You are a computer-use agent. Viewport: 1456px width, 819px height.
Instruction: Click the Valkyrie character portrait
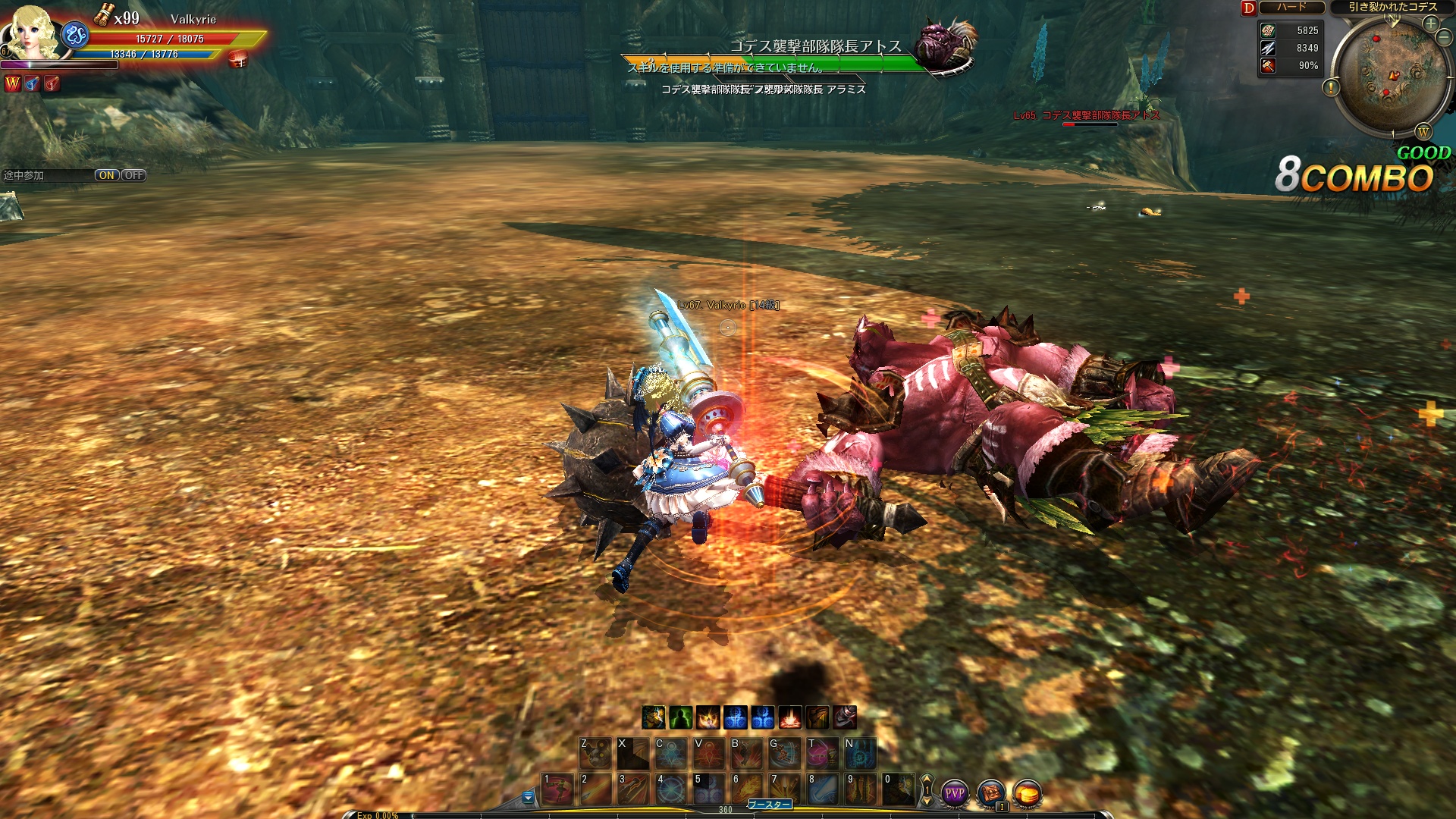coord(32,32)
